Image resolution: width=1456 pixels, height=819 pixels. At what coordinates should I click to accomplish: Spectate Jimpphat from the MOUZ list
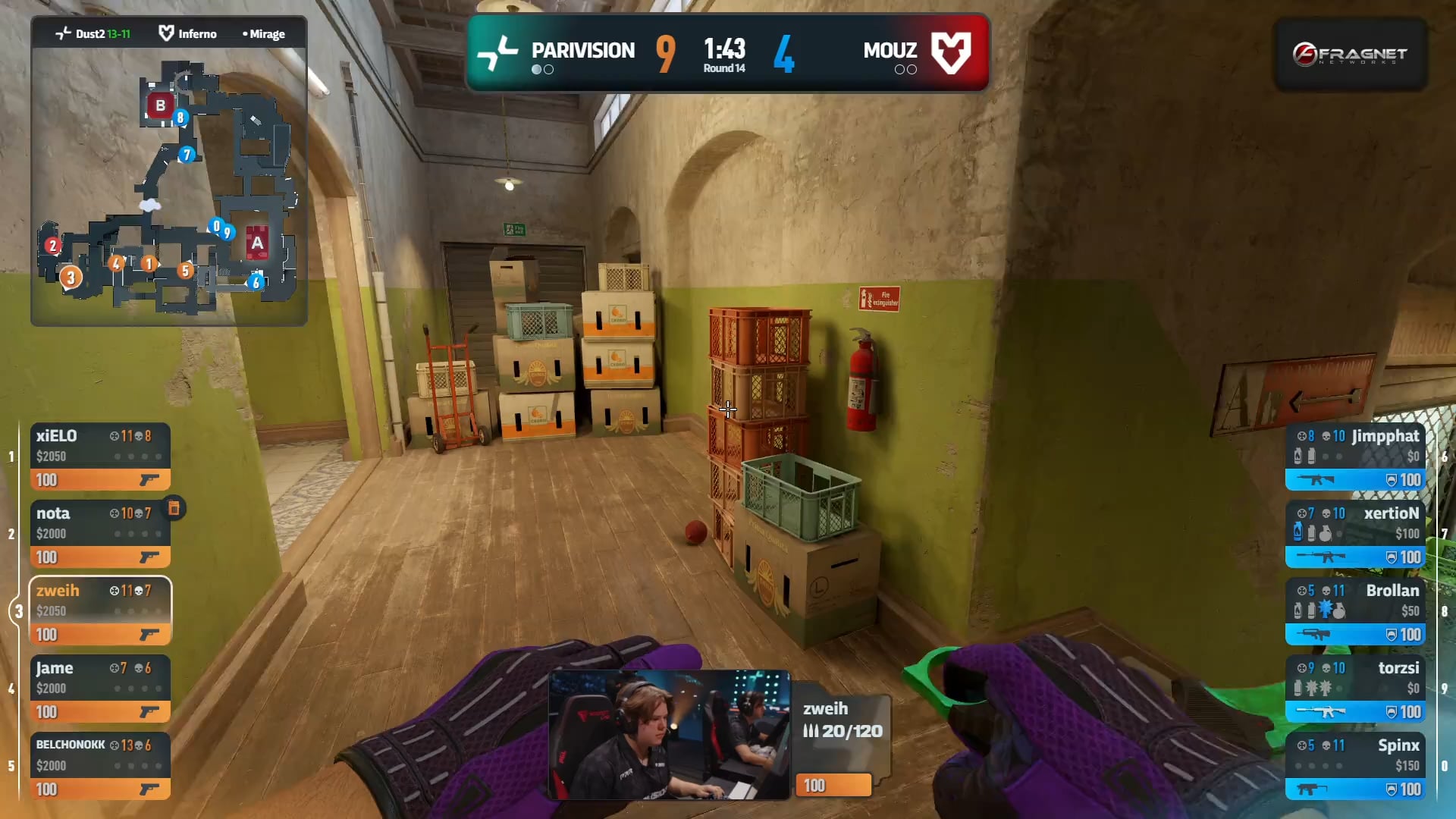tap(1355, 457)
